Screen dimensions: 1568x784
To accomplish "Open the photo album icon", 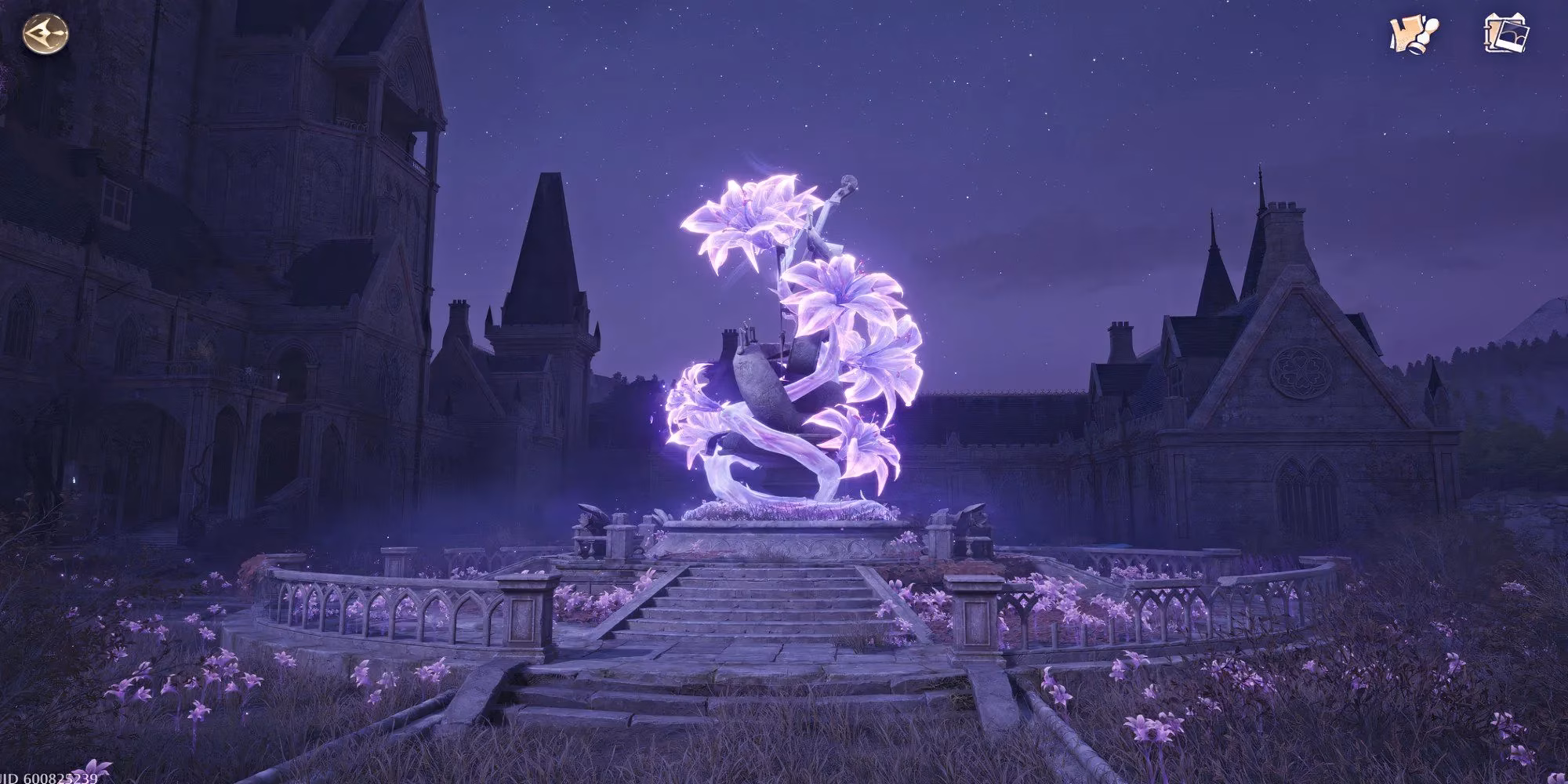I will tap(1507, 34).
